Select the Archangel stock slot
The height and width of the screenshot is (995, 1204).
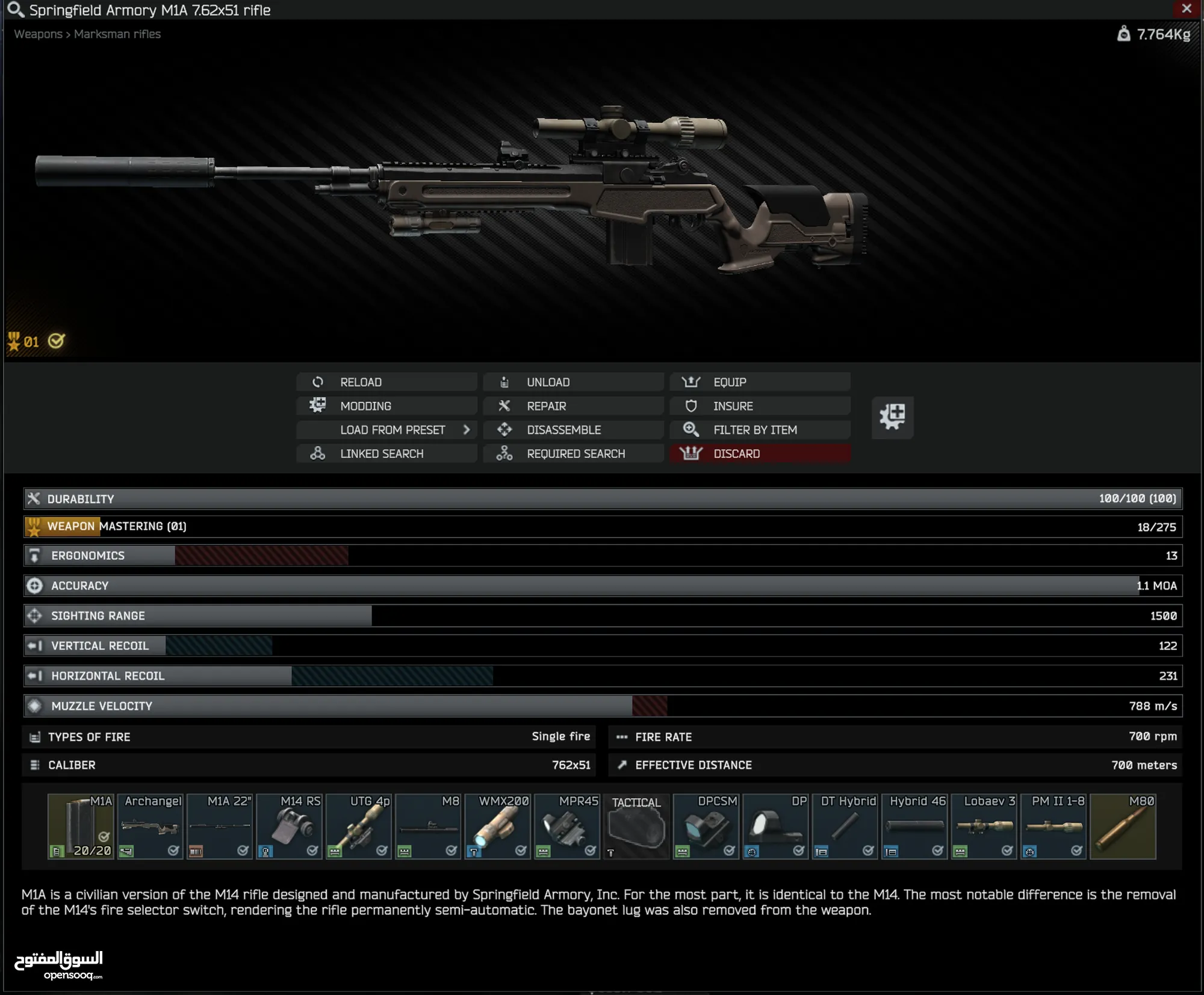tap(150, 826)
